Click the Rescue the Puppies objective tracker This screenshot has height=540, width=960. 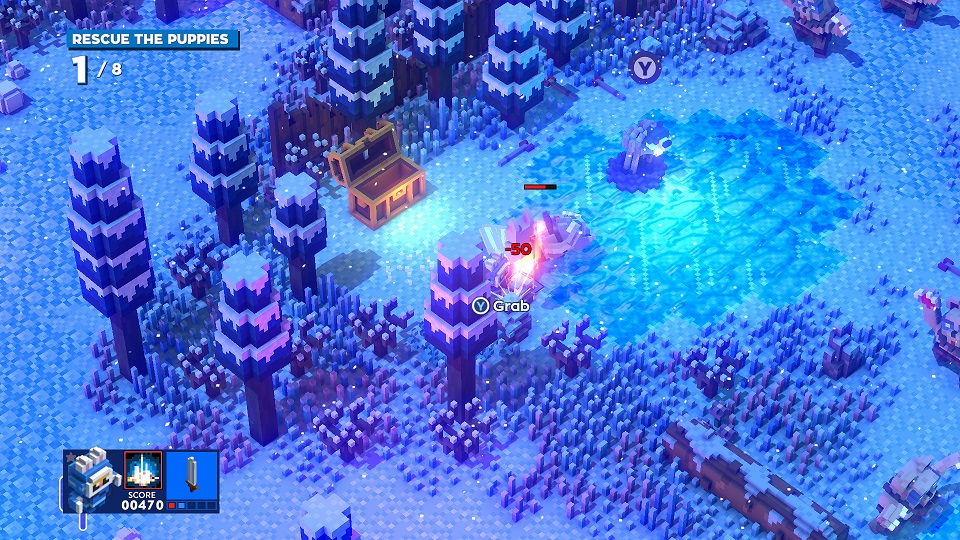click(153, 40)
